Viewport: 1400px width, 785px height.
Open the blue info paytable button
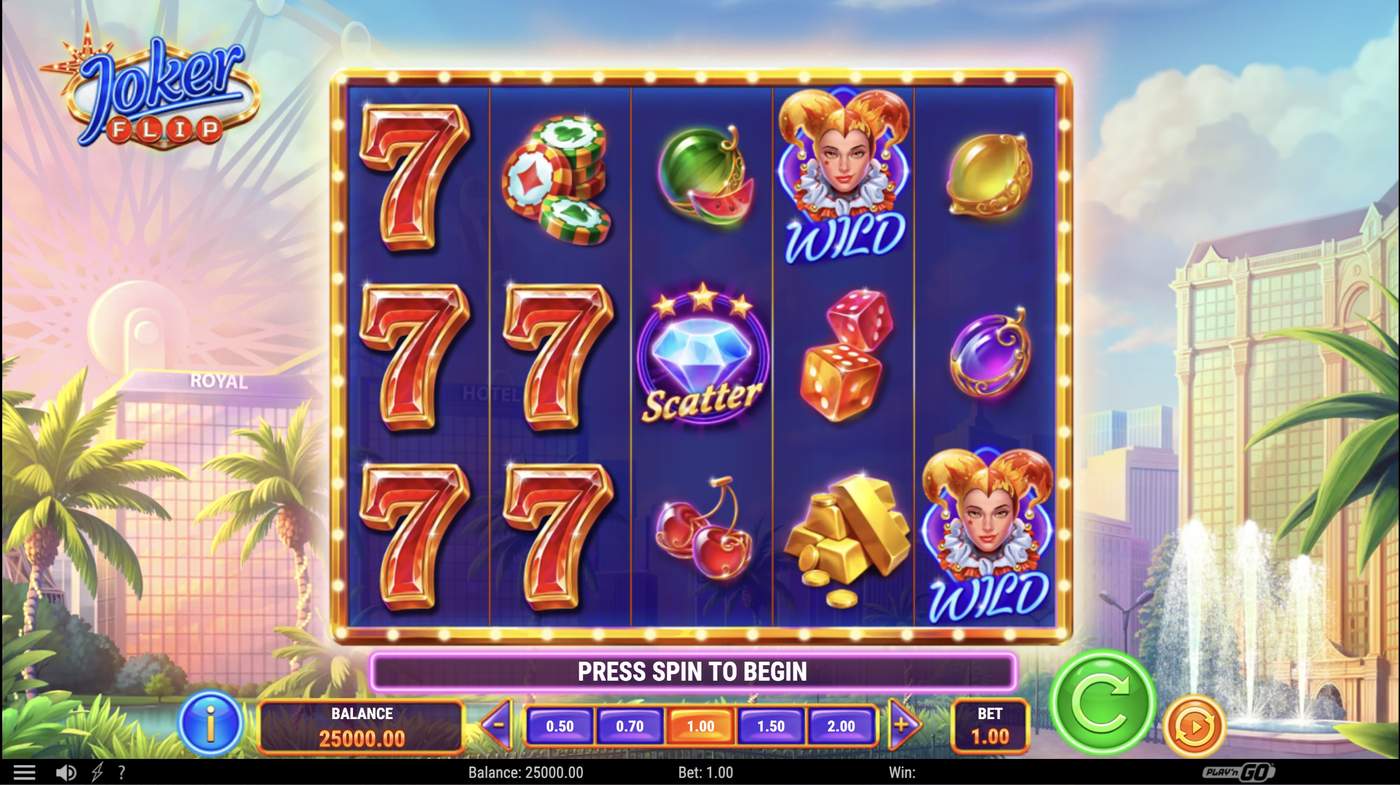tap(211, 723)
